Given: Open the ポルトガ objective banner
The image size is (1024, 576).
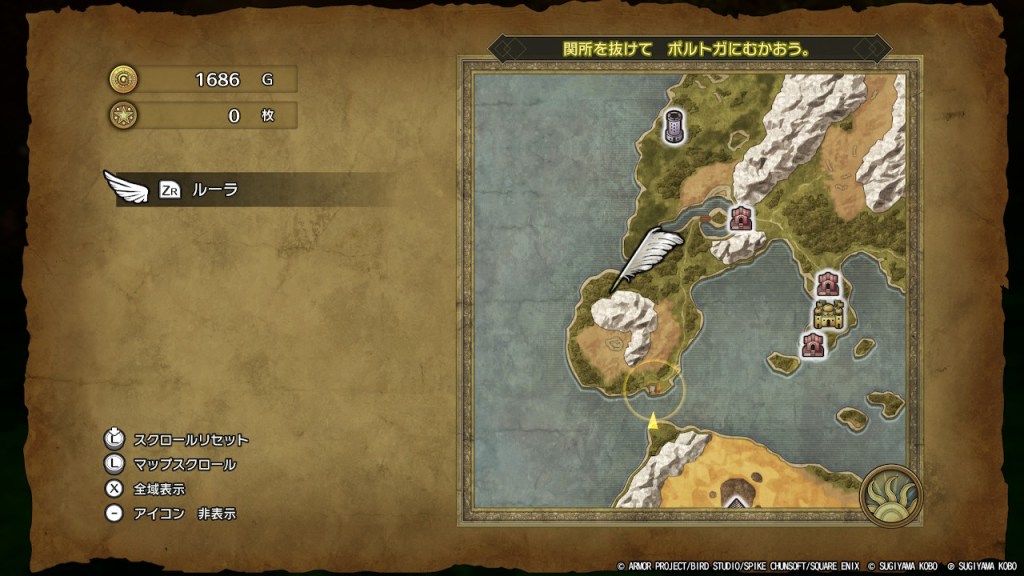Looking at the screenshot, I should [689, 48].
